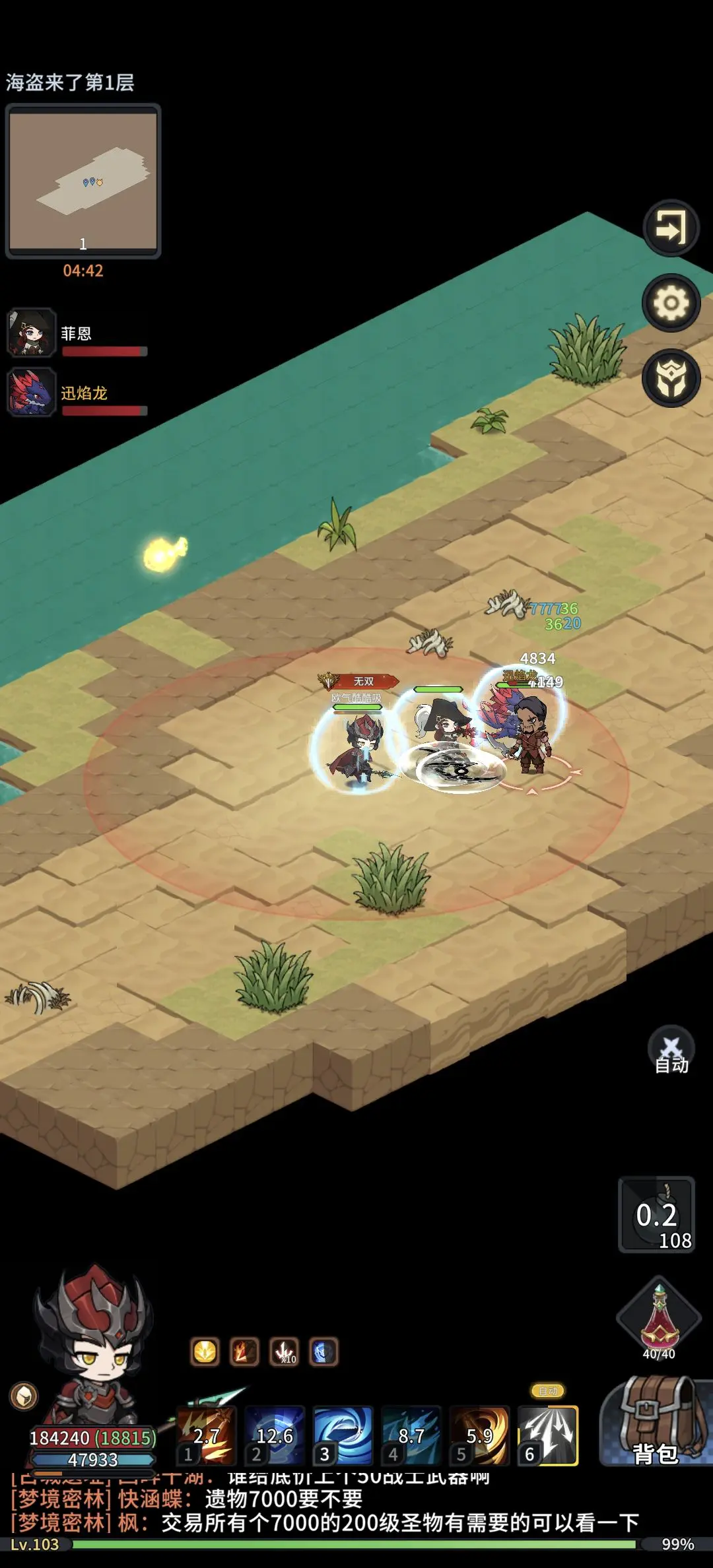Viewport: 713px width, 1568px height.
Task: Activate skill slot 1 fiery slash
Action: click(x=207, y=1436)
